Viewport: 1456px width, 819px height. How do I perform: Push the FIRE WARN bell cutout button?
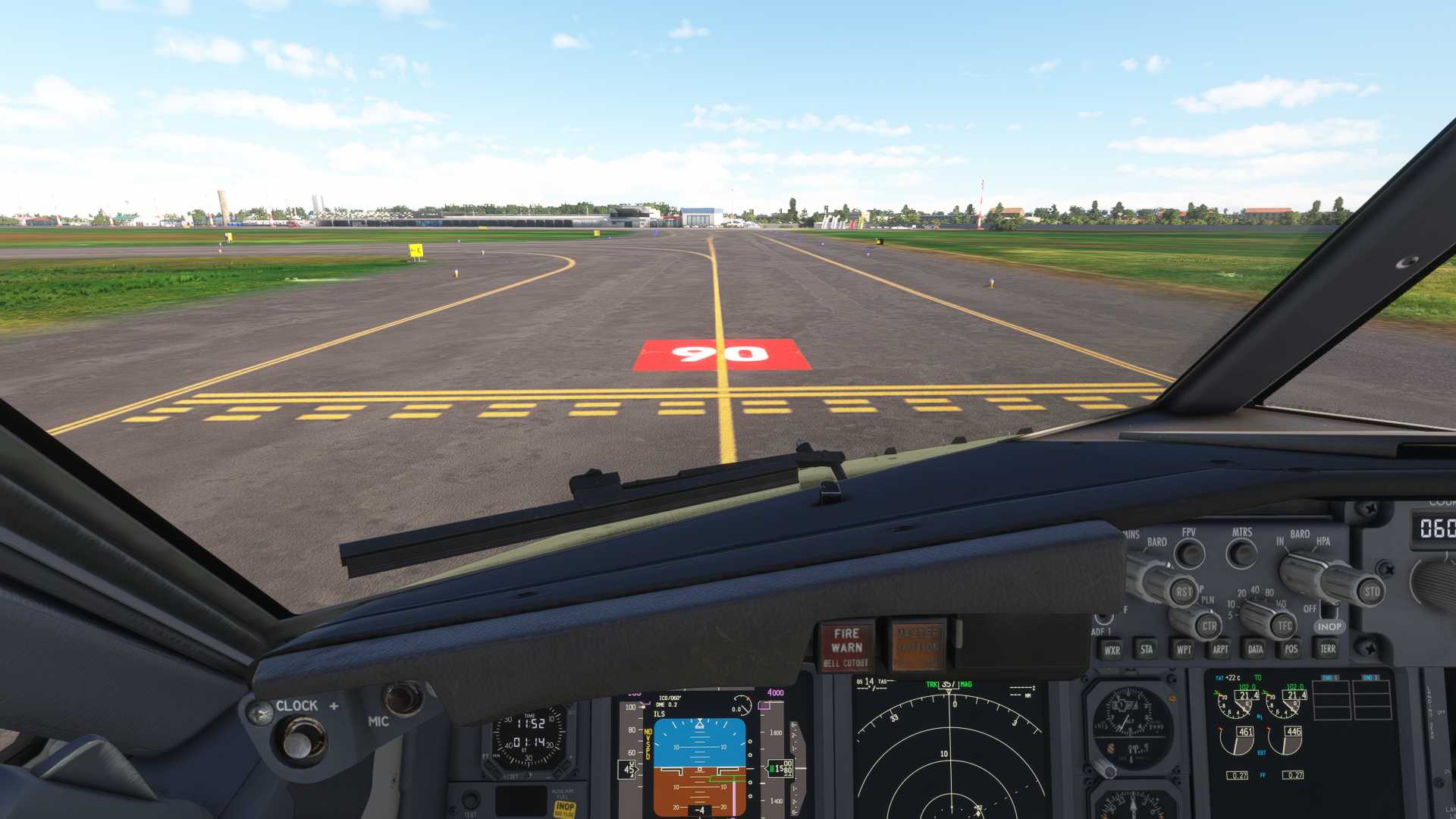click(x=846, y=647)
